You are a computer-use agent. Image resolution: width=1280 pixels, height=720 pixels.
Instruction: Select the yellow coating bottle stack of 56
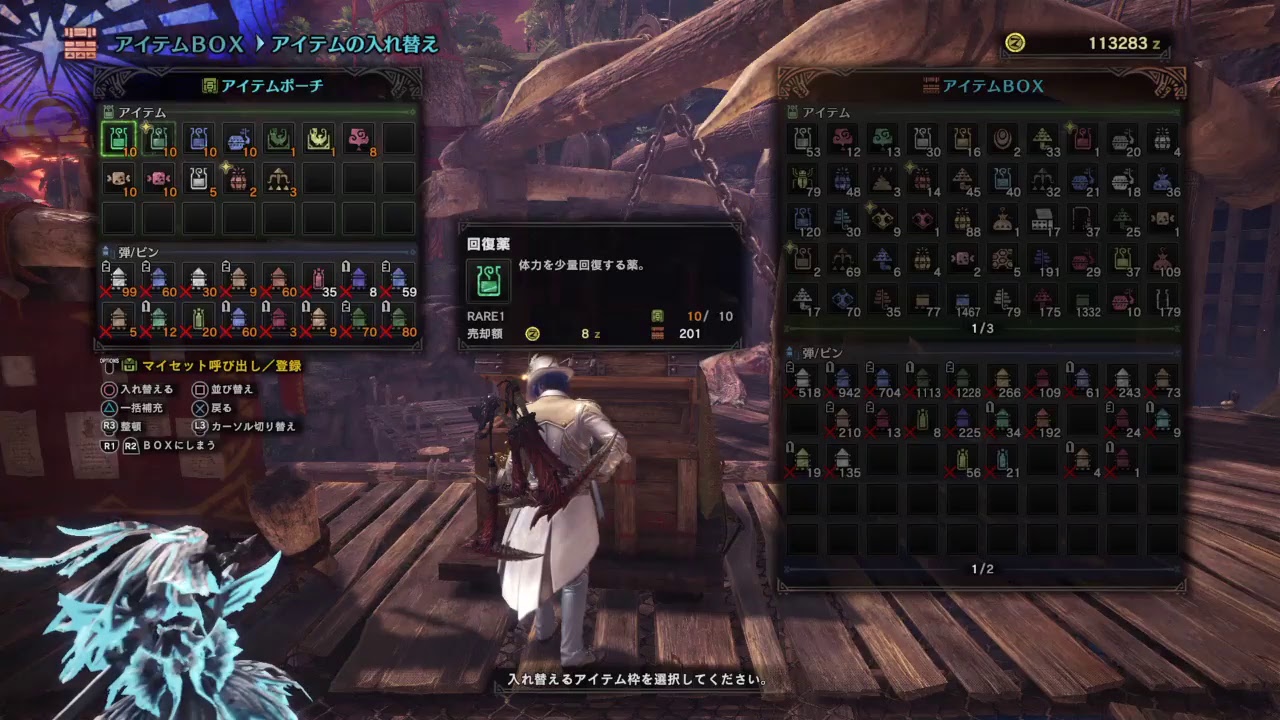coord(962,460)
